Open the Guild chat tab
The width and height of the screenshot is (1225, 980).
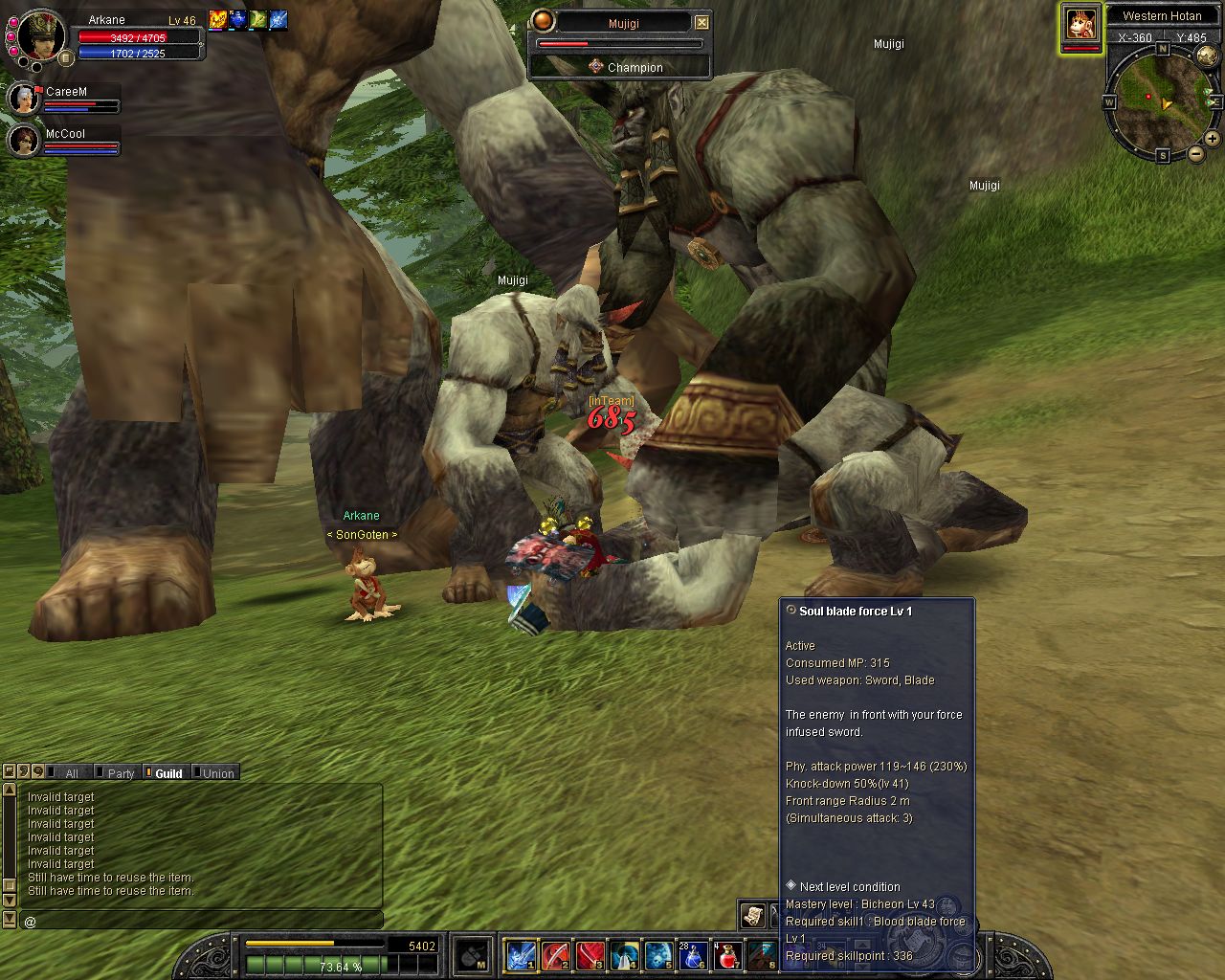pos(168,773)
